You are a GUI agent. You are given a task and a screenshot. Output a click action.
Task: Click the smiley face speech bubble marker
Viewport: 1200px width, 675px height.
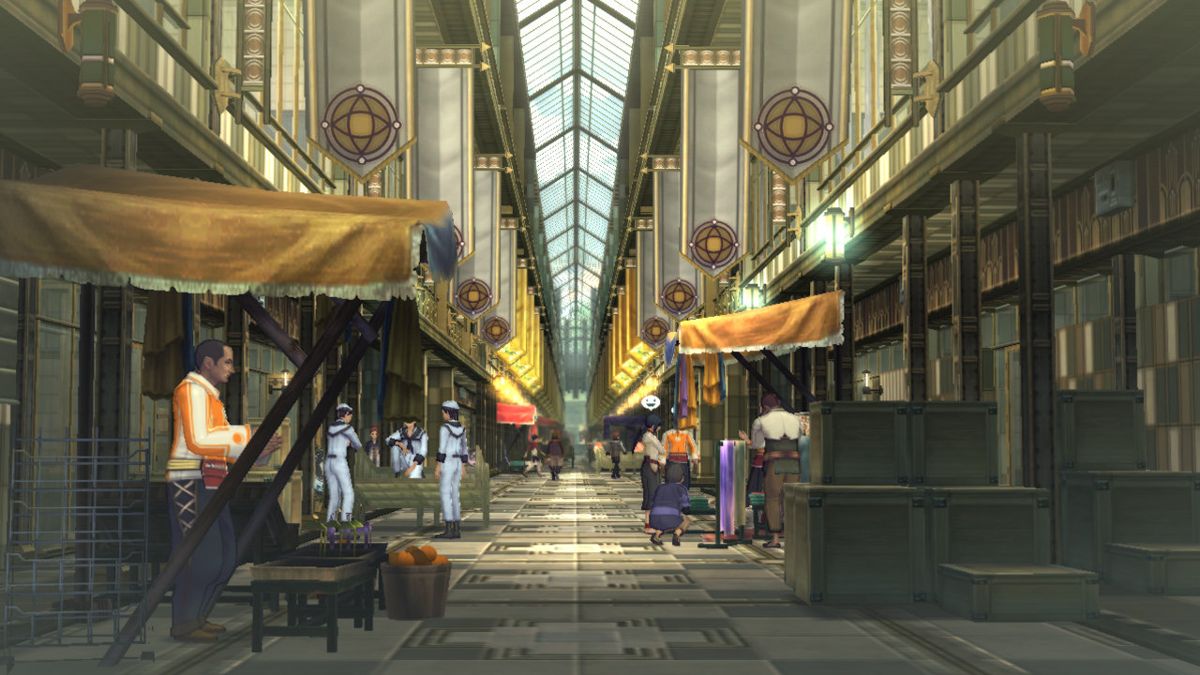click(650, 402)
